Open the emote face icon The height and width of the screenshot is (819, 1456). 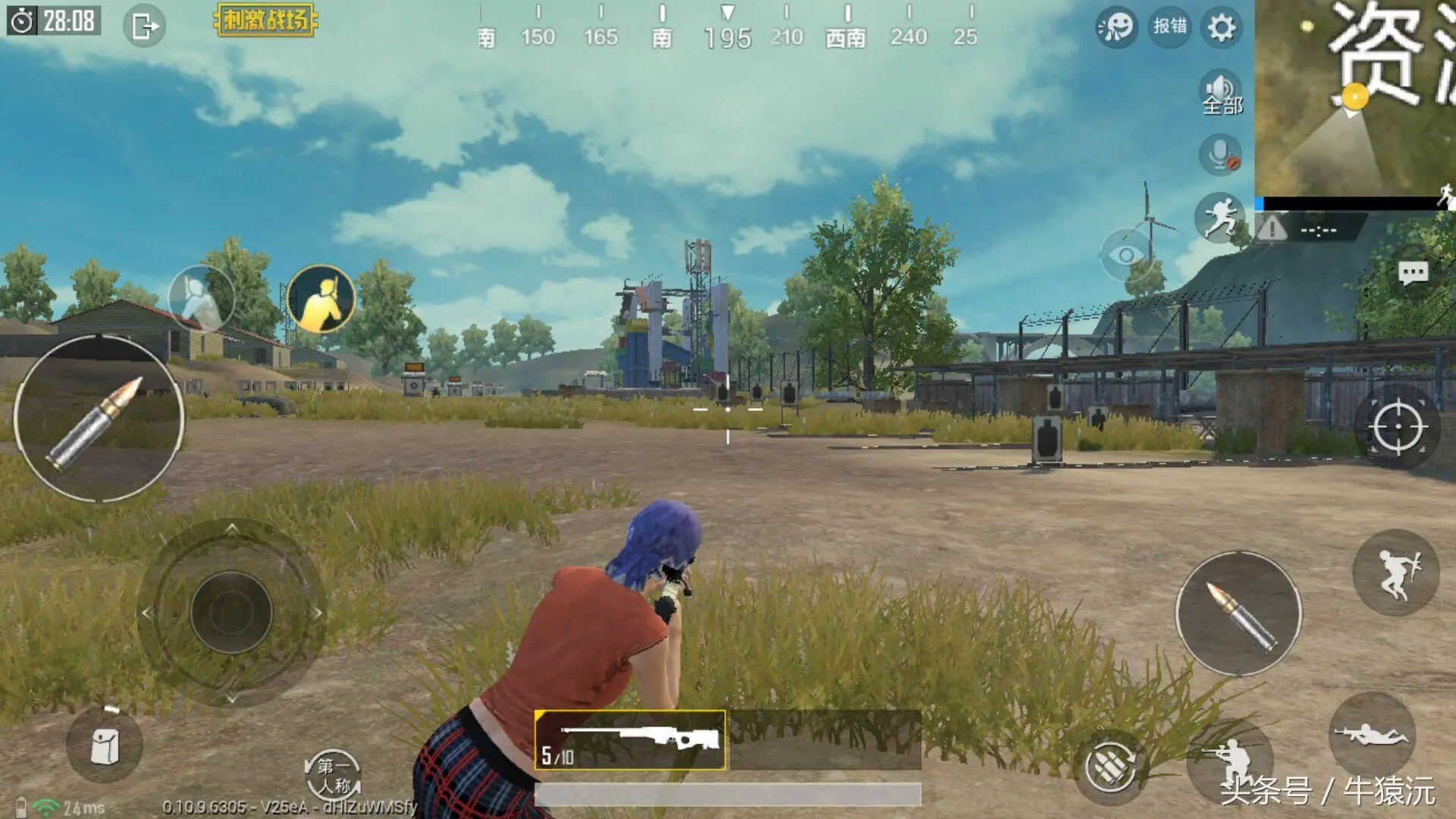click(1116, 28)
